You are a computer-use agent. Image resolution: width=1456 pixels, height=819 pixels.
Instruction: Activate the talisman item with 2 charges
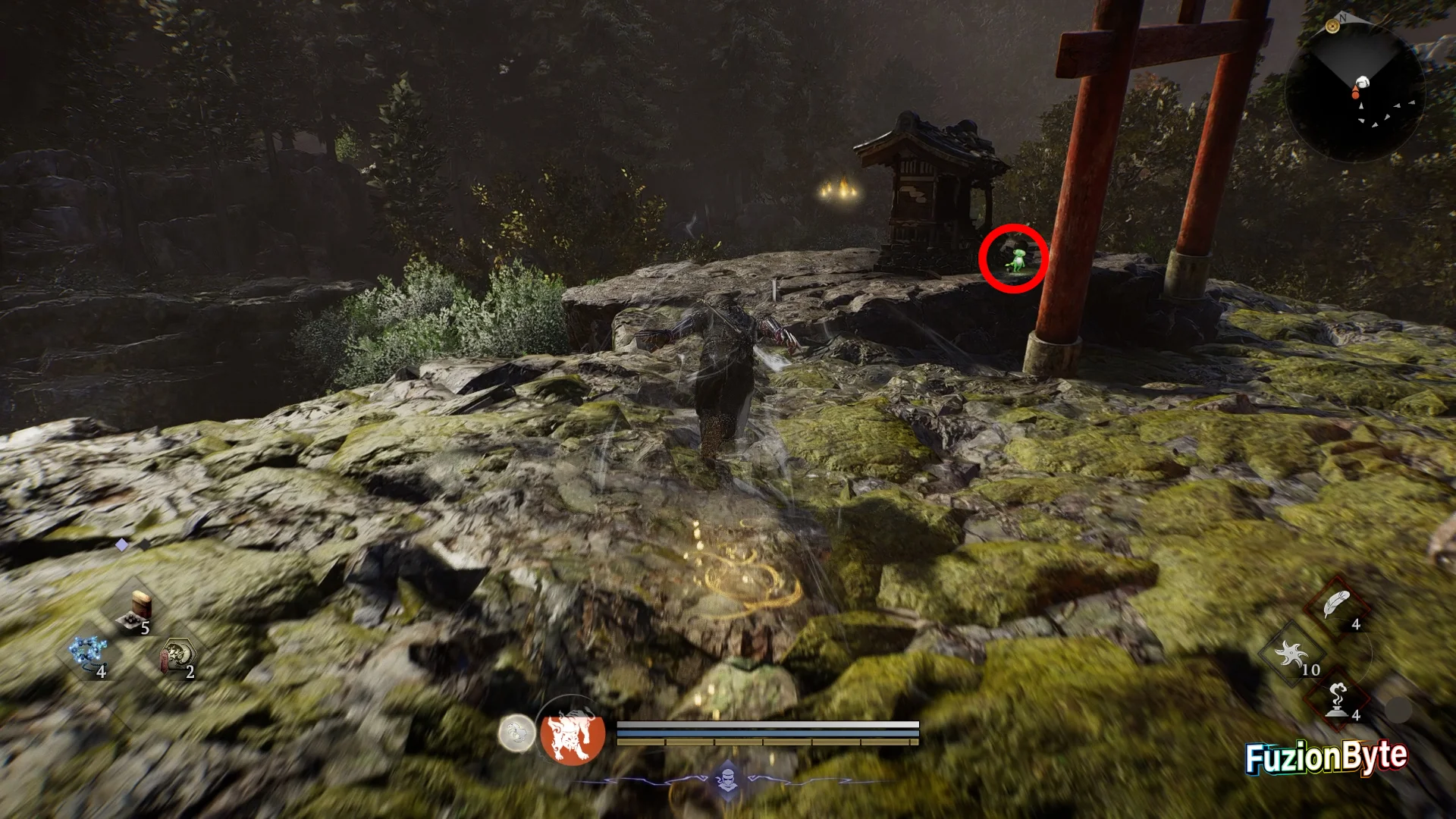pos(177,657)
